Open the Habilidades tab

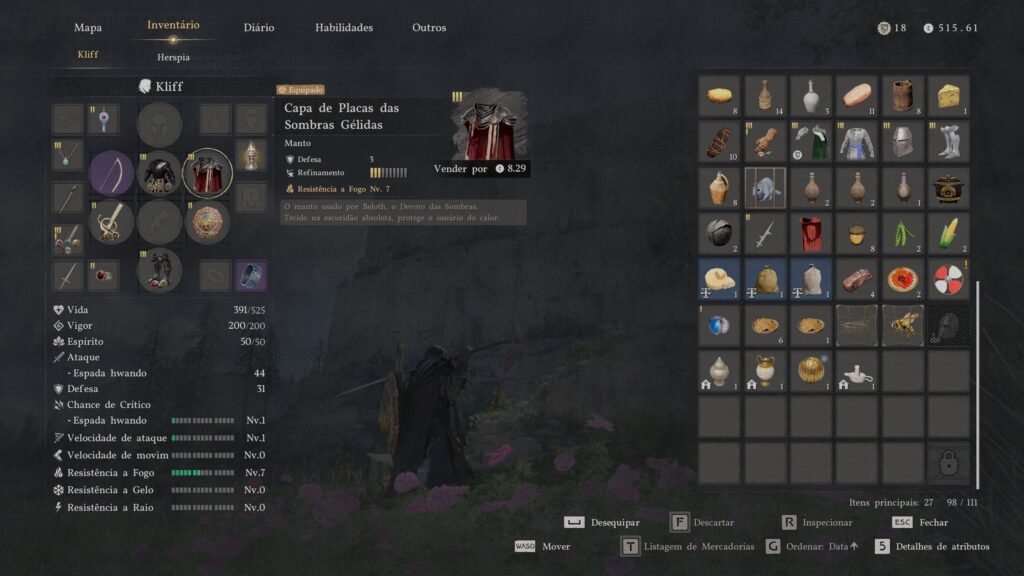pos(344,27)
